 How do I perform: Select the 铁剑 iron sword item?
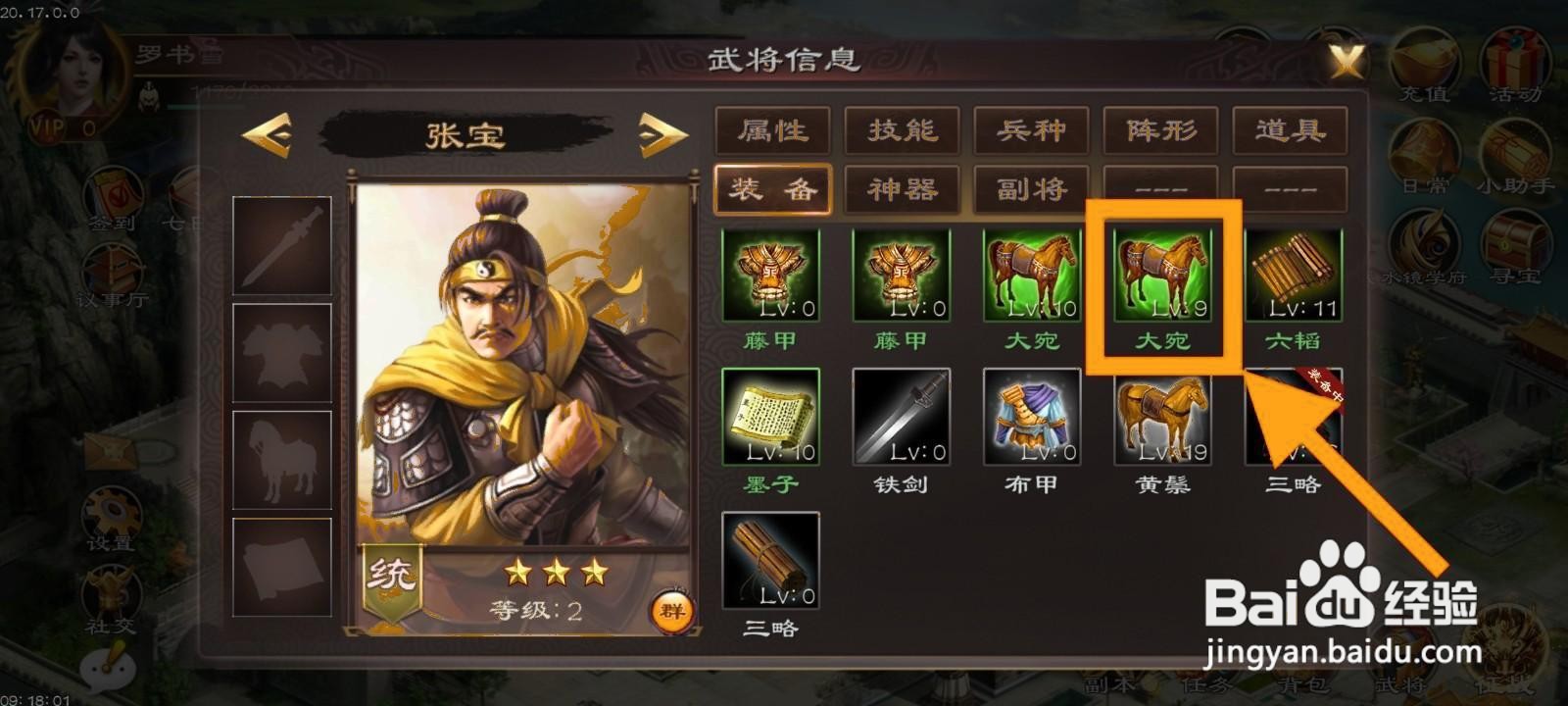pyautogui.click(x=902, y=417)
